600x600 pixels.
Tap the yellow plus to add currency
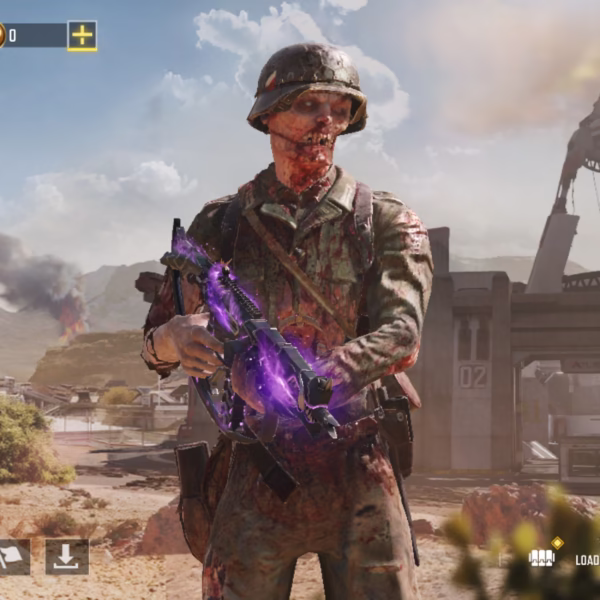(x=82, y=36)
